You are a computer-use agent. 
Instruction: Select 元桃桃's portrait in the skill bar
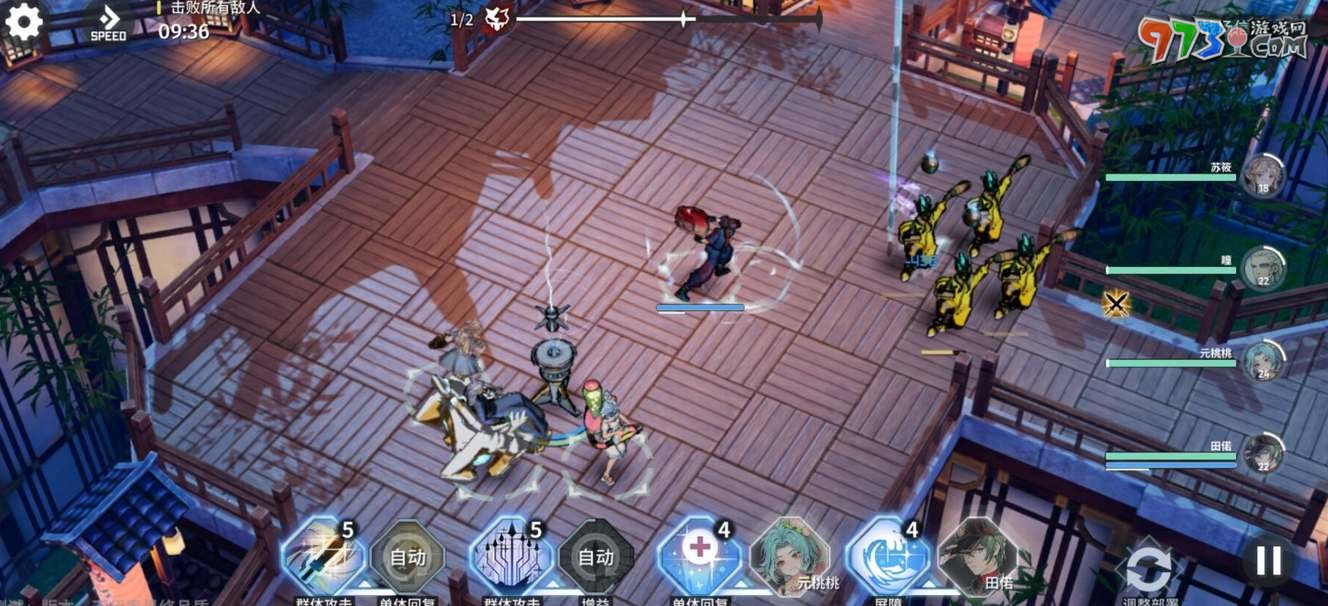click(789, 555)
